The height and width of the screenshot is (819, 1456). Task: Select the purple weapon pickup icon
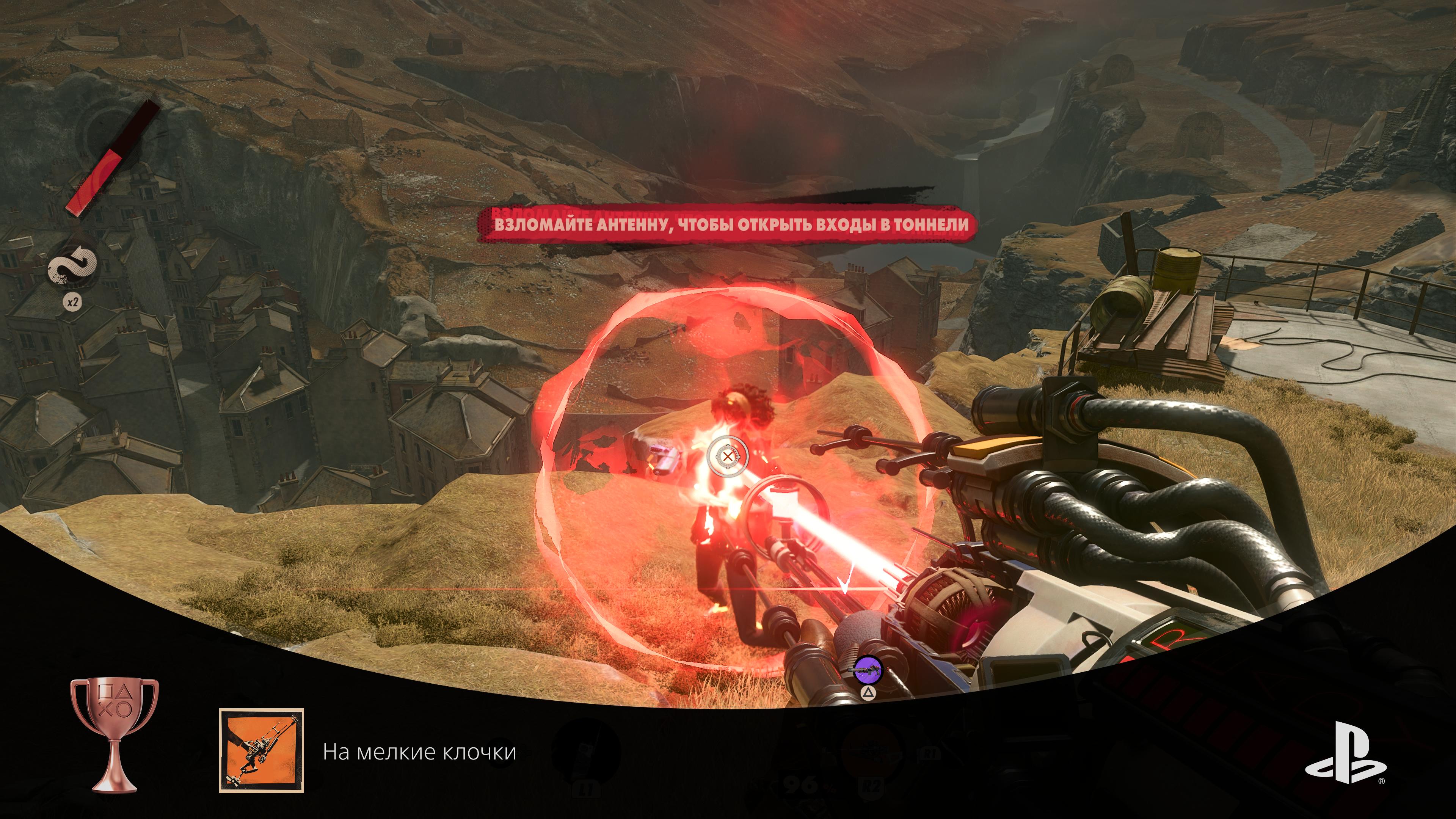tap(867, 670)
